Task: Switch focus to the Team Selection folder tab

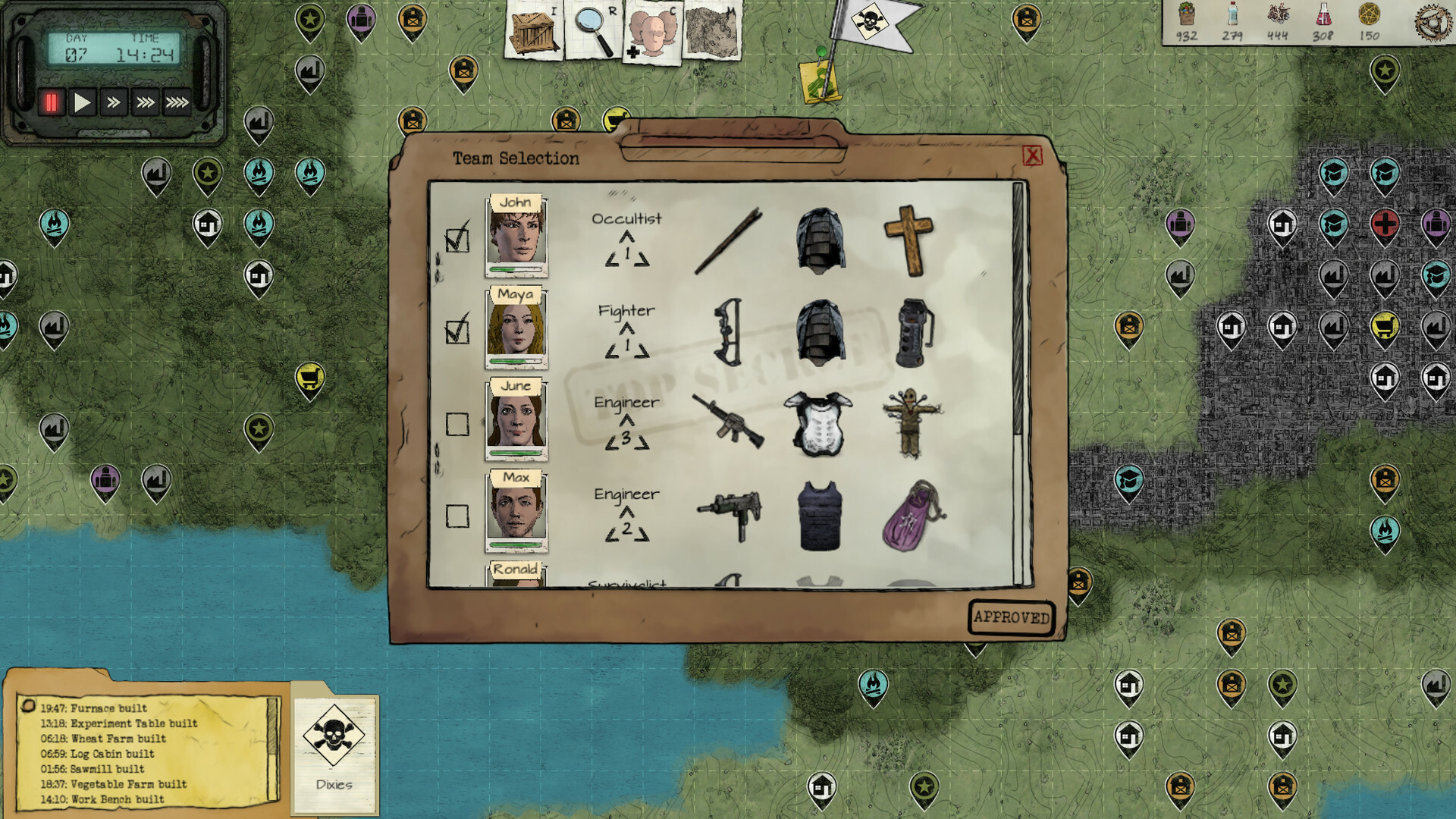Action: pos(516,158)
